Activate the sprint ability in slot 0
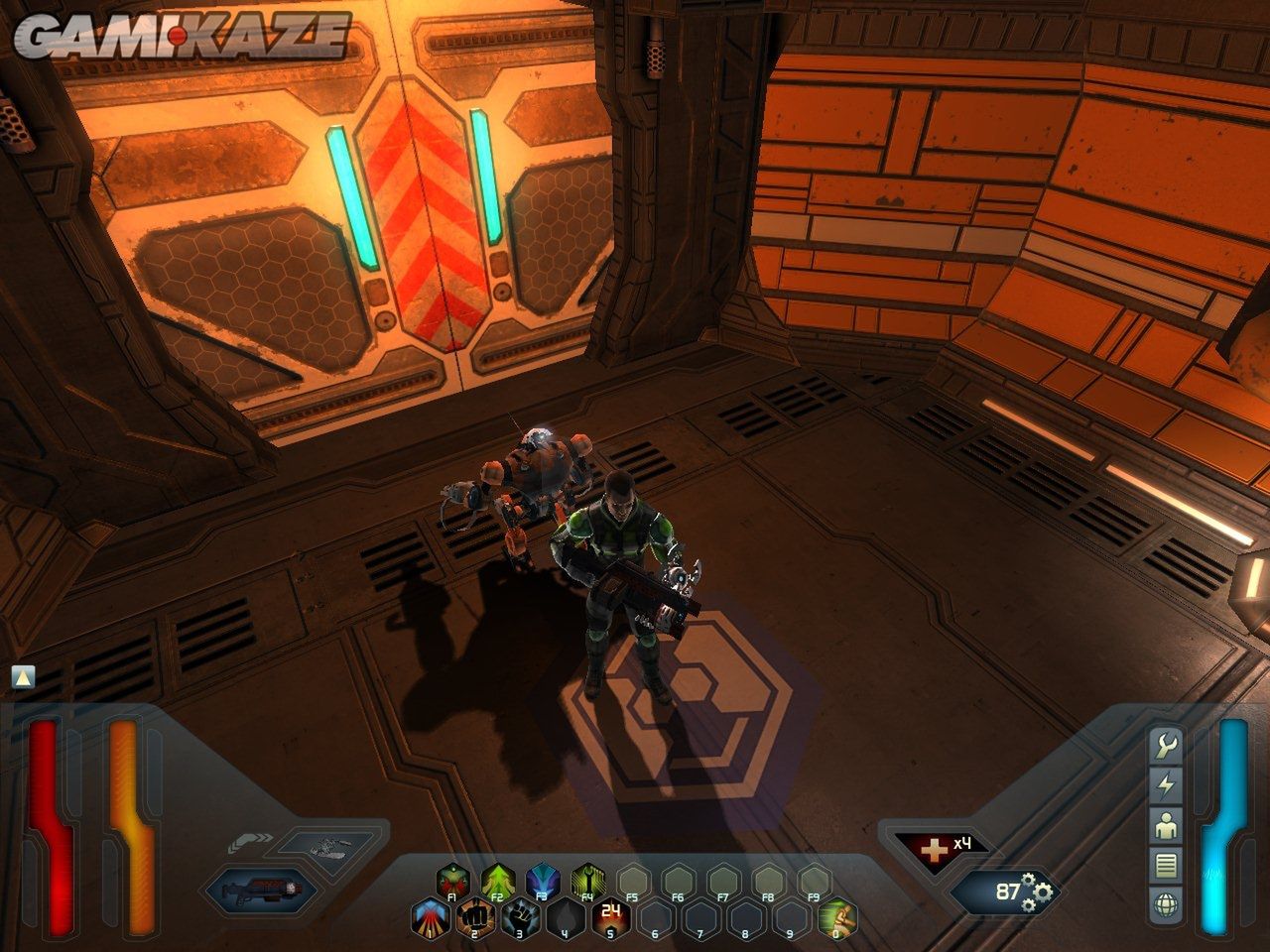Screen dimensions: 1270x952 point(835,917)
